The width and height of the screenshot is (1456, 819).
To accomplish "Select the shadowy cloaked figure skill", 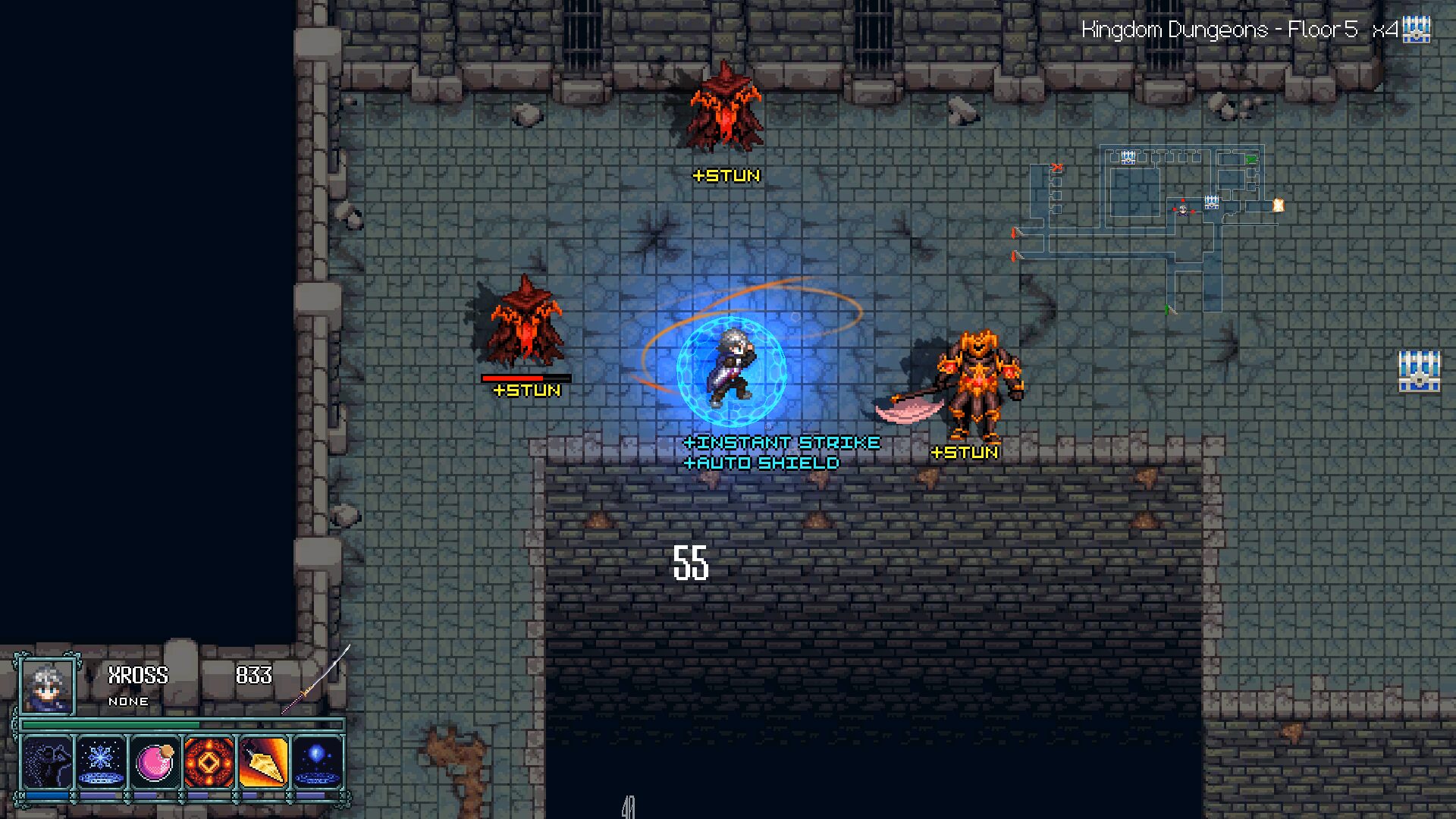I will click(47, 761).
